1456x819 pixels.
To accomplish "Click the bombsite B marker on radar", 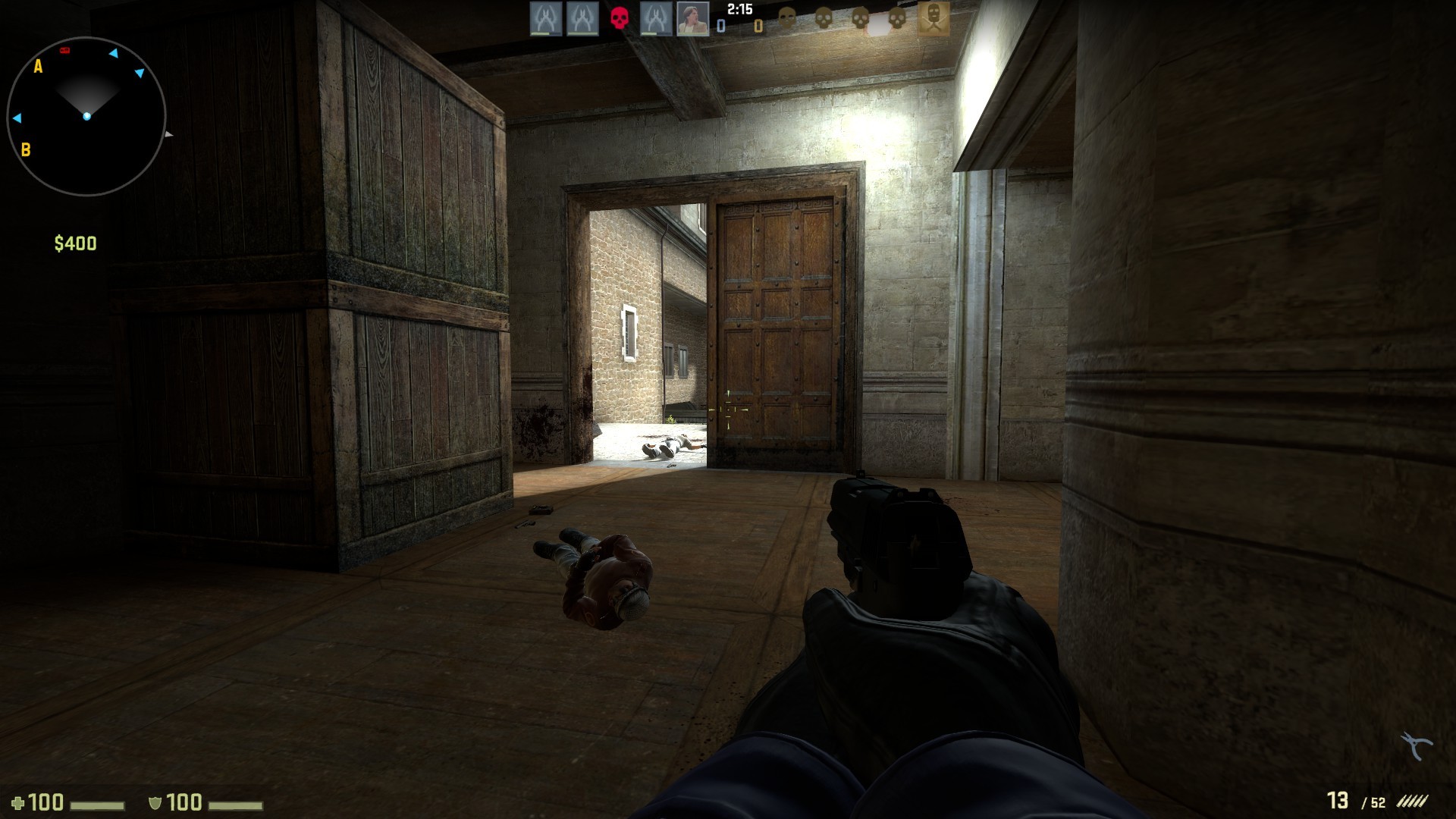I will [x=27, y=150].
